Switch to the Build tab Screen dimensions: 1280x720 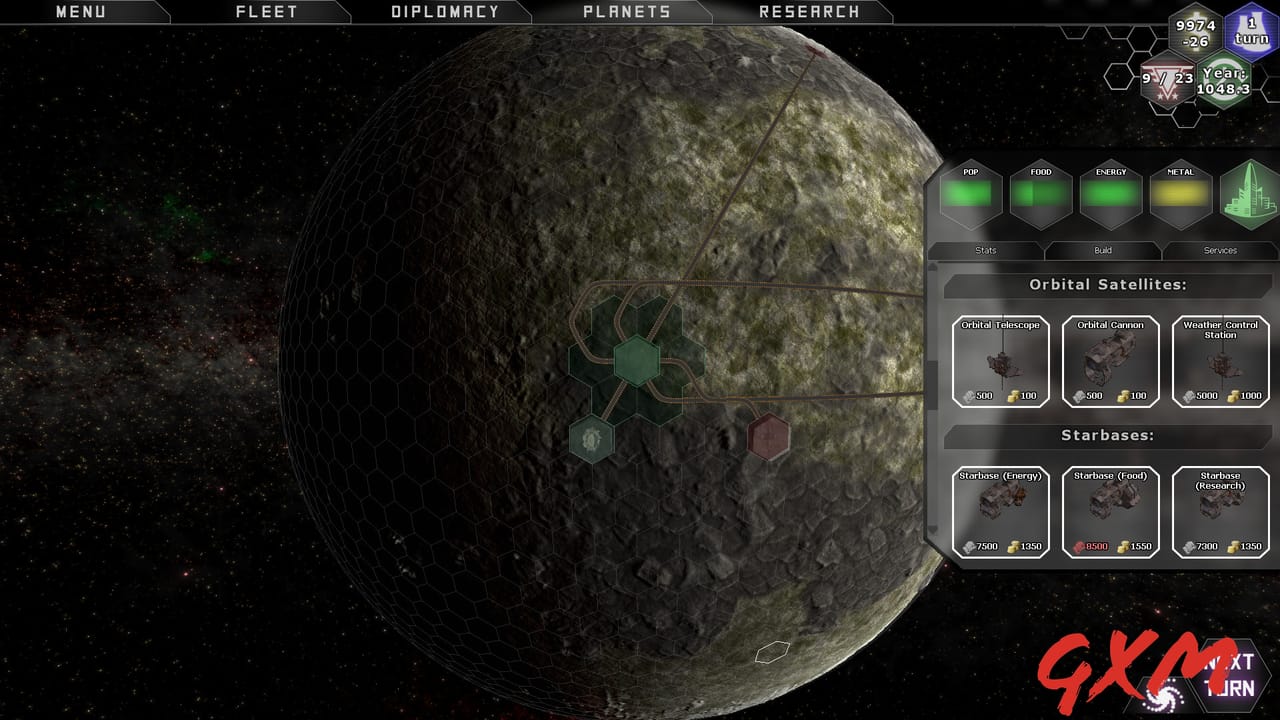click(1103, 250)
